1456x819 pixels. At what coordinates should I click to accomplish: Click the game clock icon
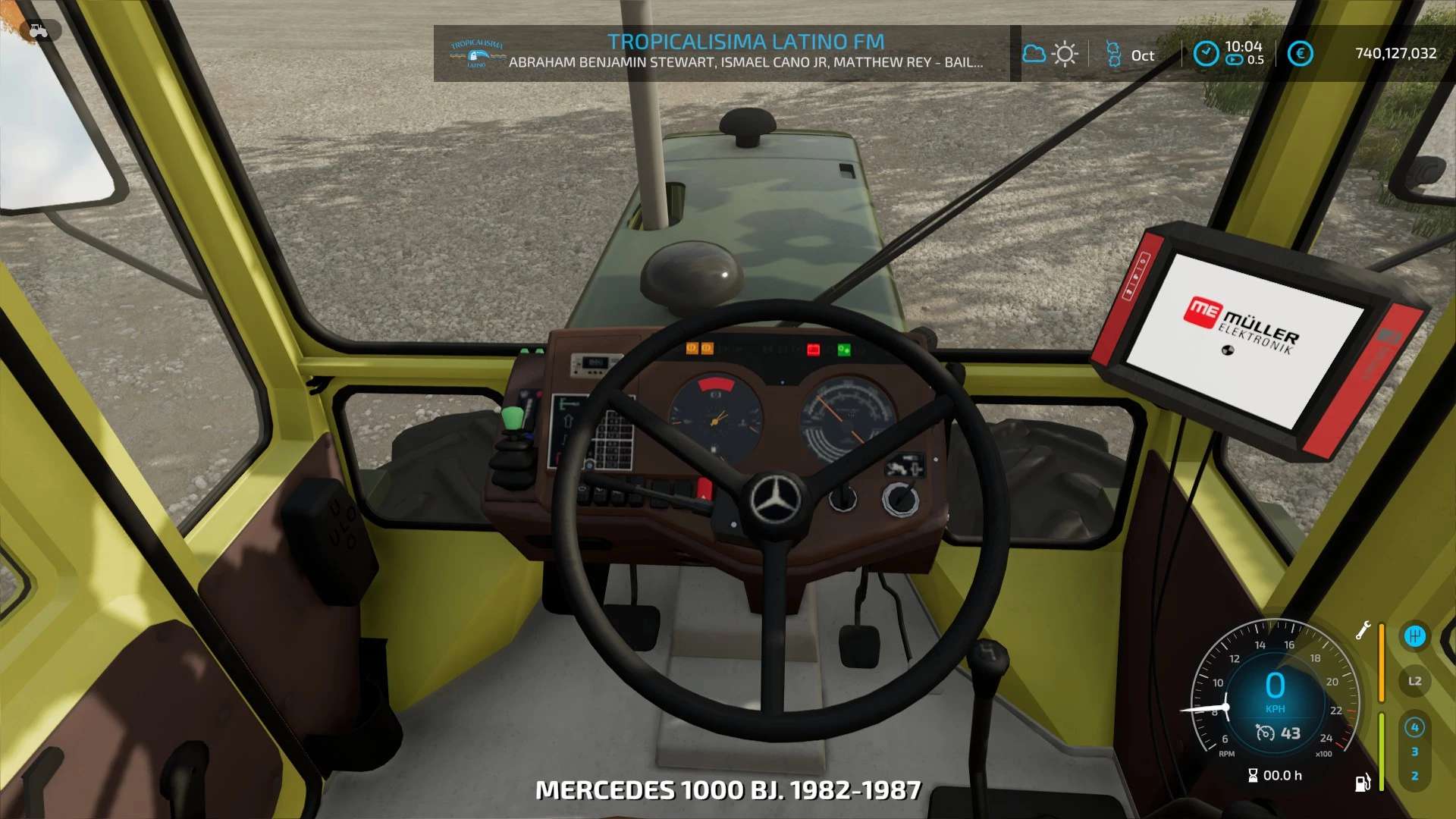(1206, 54)
